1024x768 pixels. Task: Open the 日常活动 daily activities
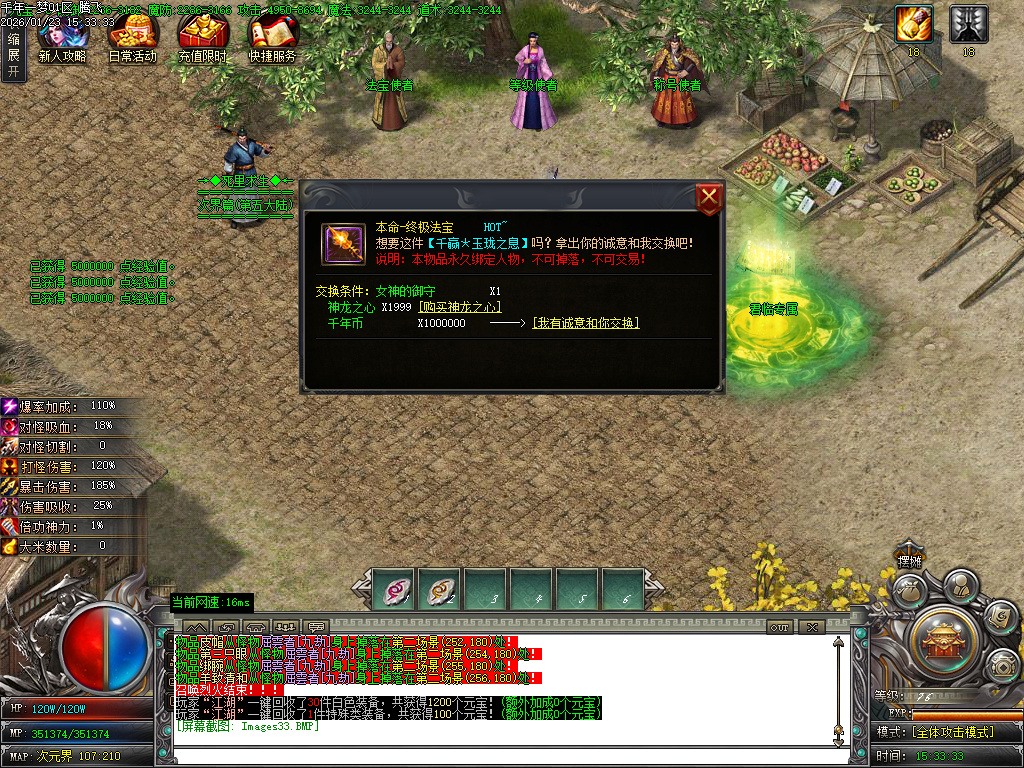coord(132,38)
